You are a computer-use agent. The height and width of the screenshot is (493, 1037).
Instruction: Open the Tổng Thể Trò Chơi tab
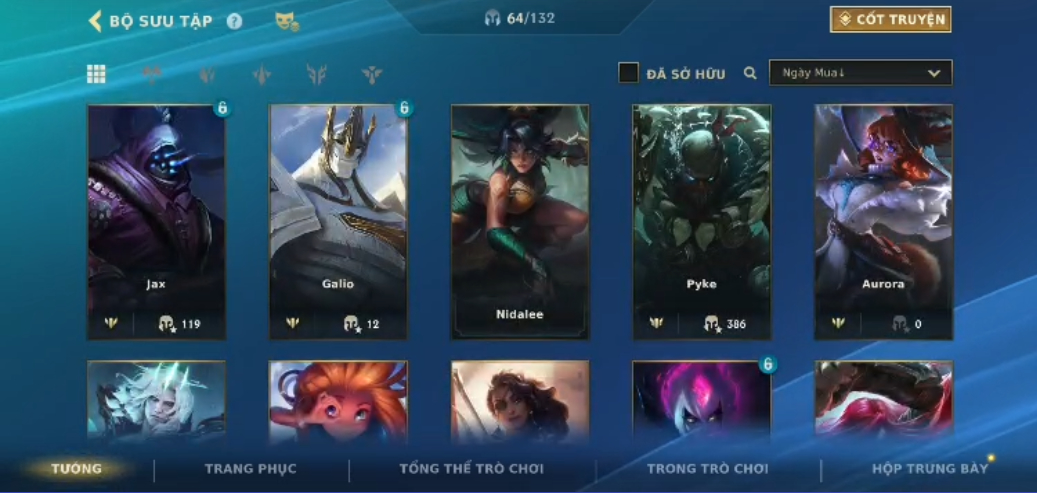pos(471,469)
